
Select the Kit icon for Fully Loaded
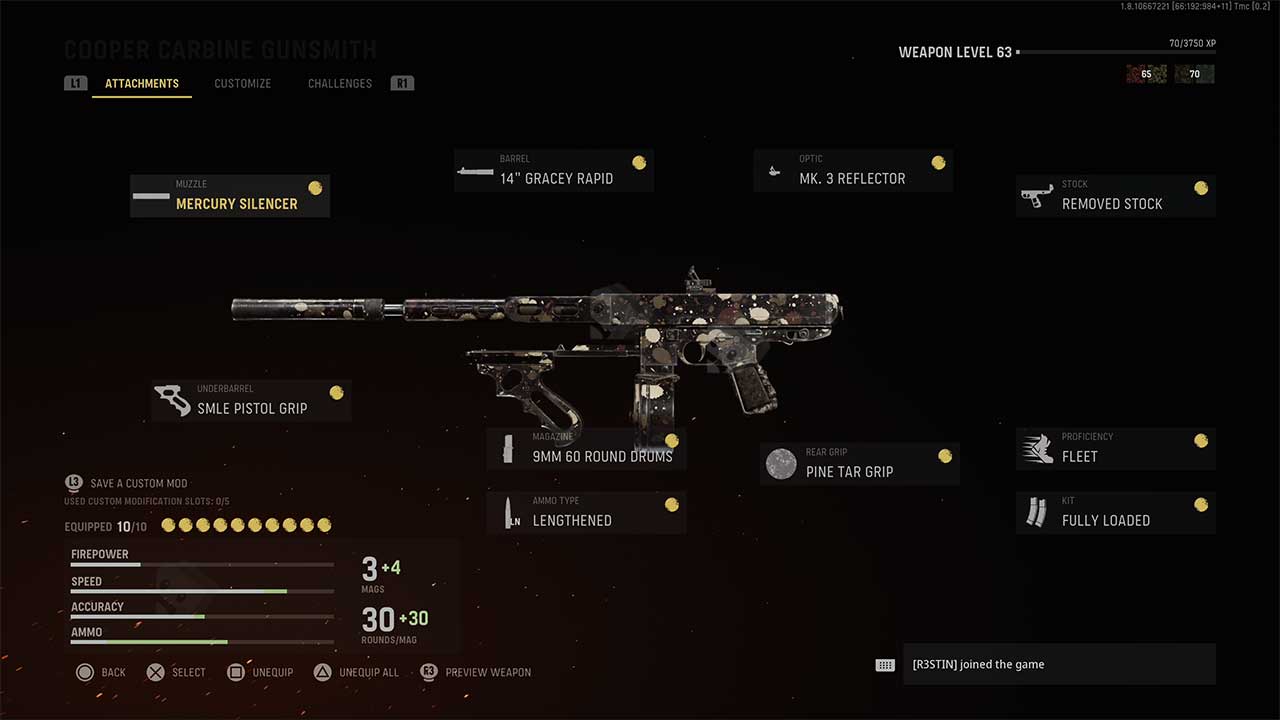(x=1036, y=512)
